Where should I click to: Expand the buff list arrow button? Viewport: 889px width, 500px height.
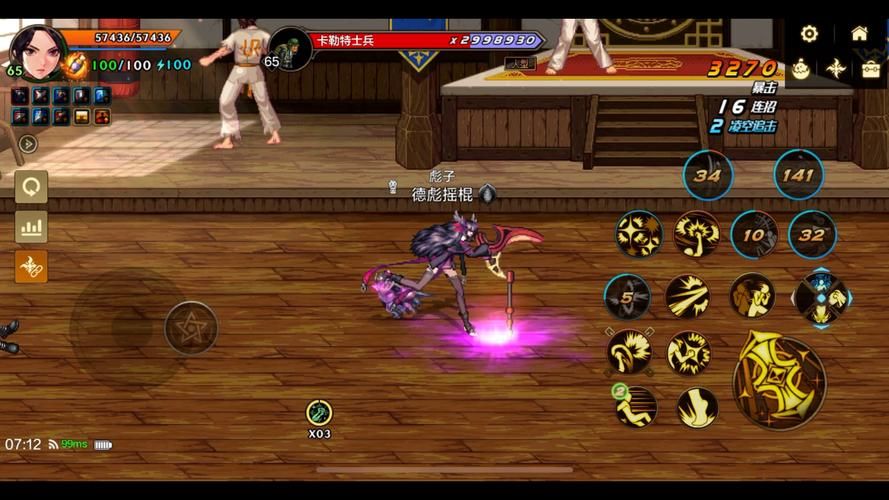click(28, 144)
